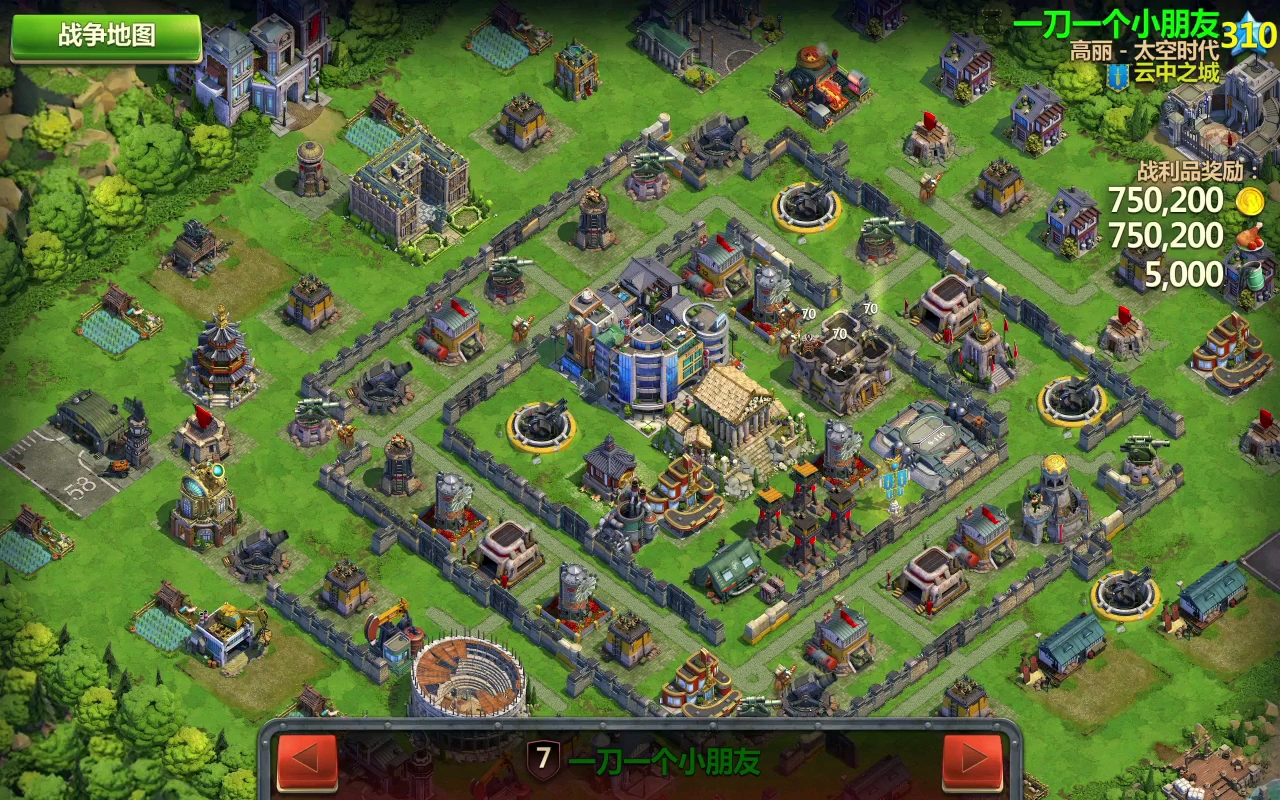
Task: Open the 战争地图 war map
Action: (x=106, y=36)
